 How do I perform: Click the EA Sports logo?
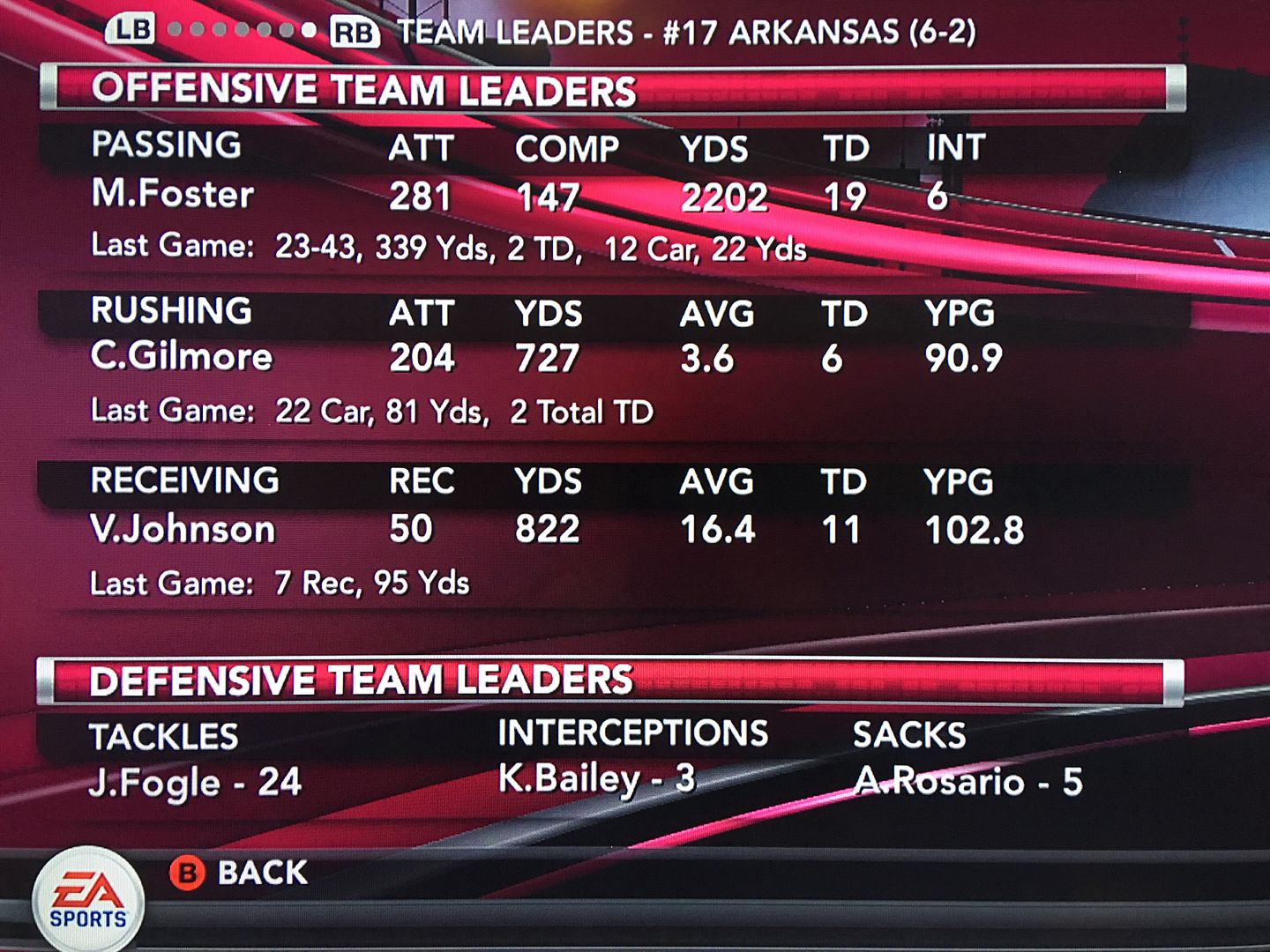(x=87, y=901)
